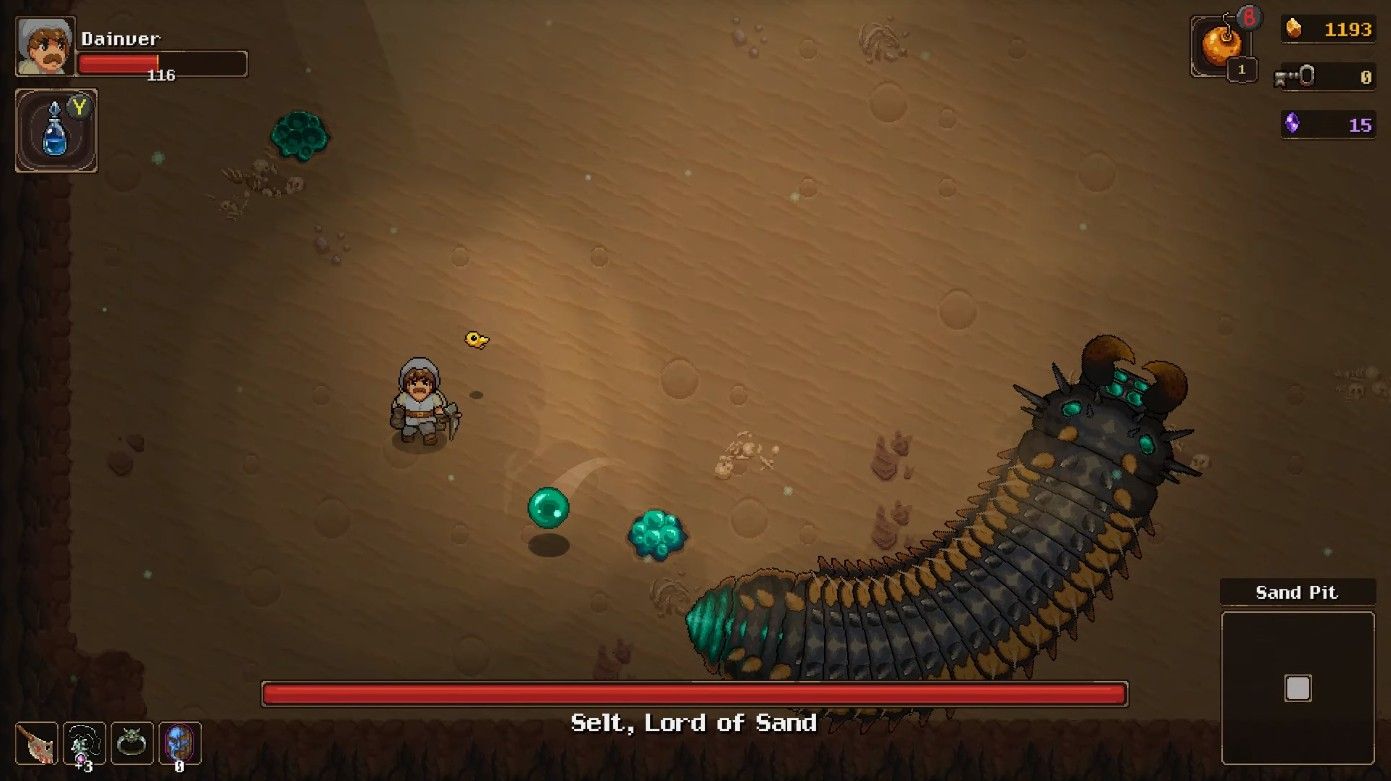The width and height of the screenshot is (1391, 781).
Task: Click the +3 amulet equipment icon
Action: pos(83,743)
